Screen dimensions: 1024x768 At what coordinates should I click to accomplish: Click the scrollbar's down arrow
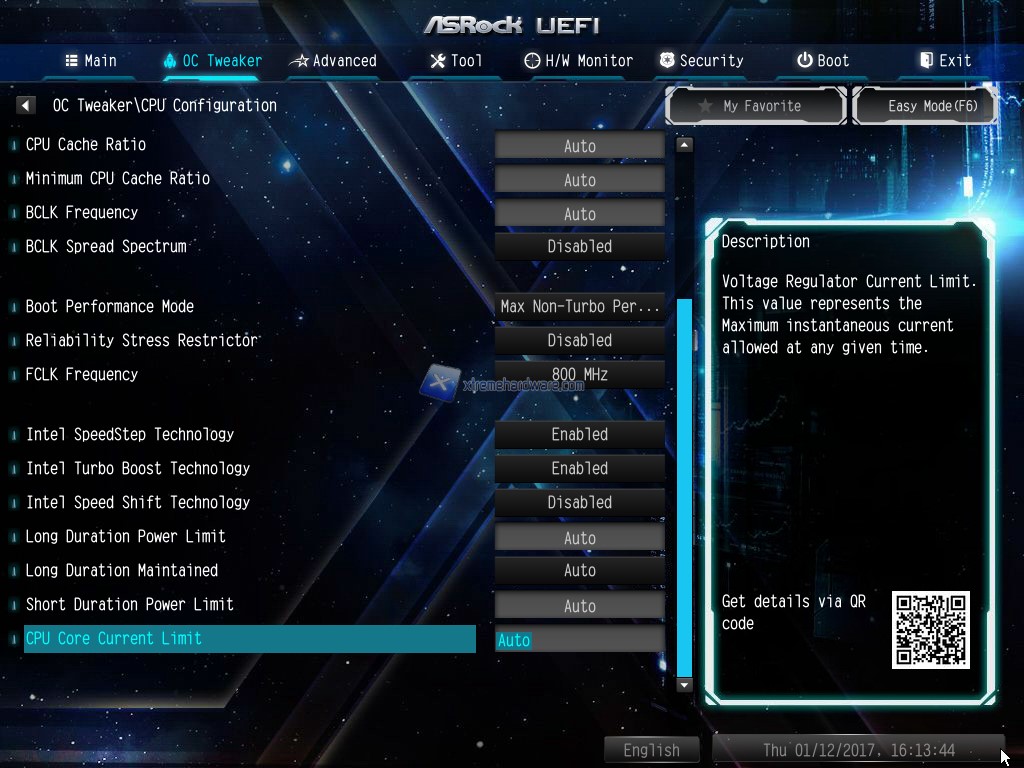684,685
